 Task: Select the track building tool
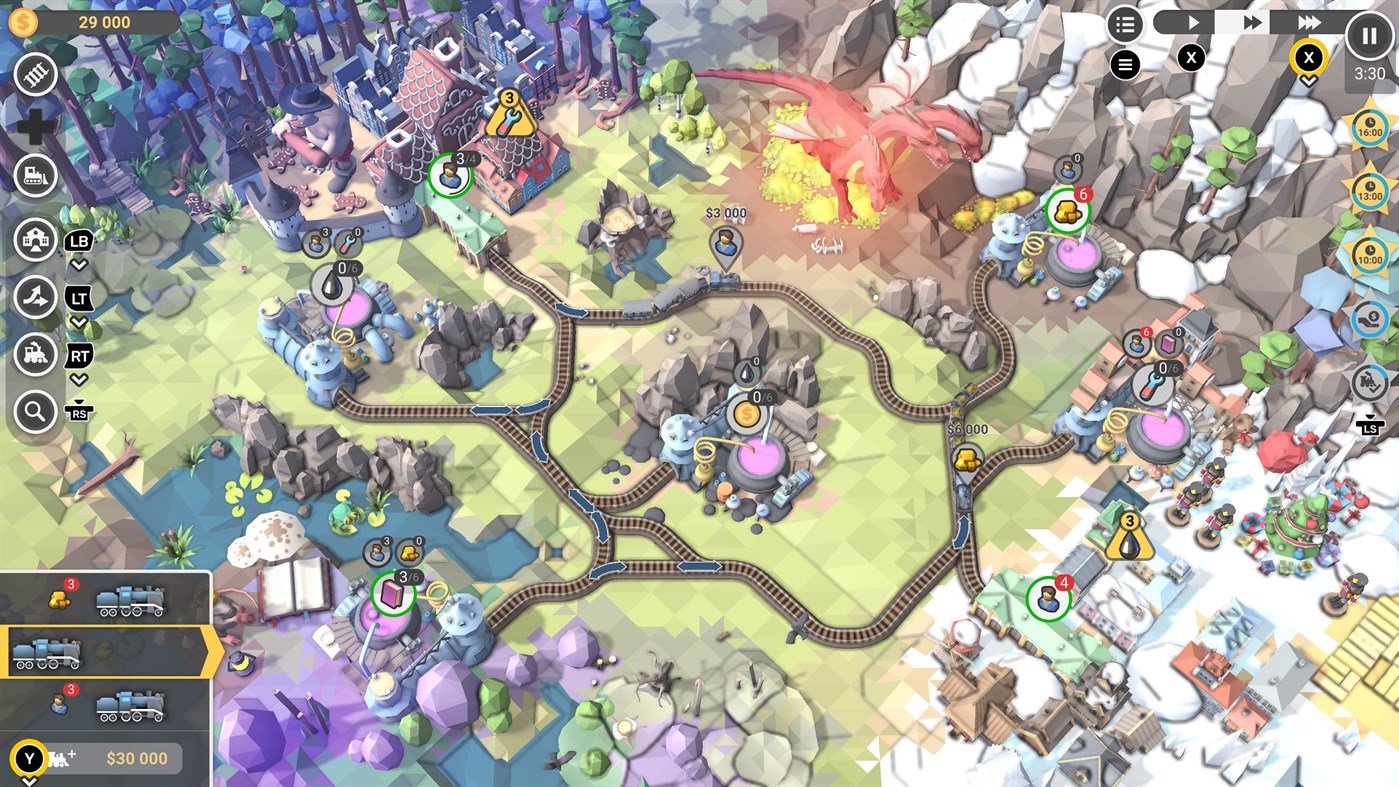[36, 72]
